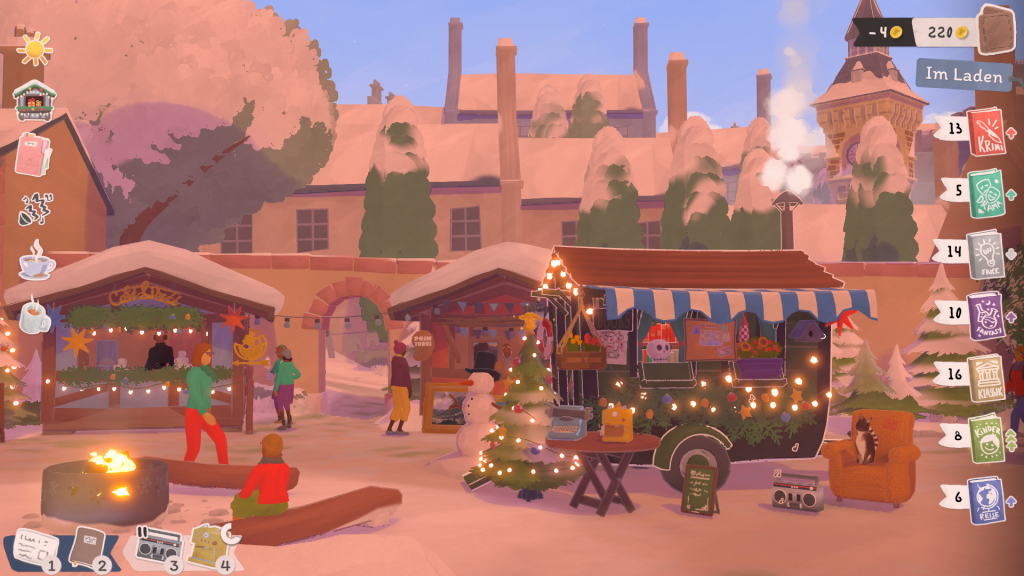Select the blue Reise book genre

click(x=985, y=500)
